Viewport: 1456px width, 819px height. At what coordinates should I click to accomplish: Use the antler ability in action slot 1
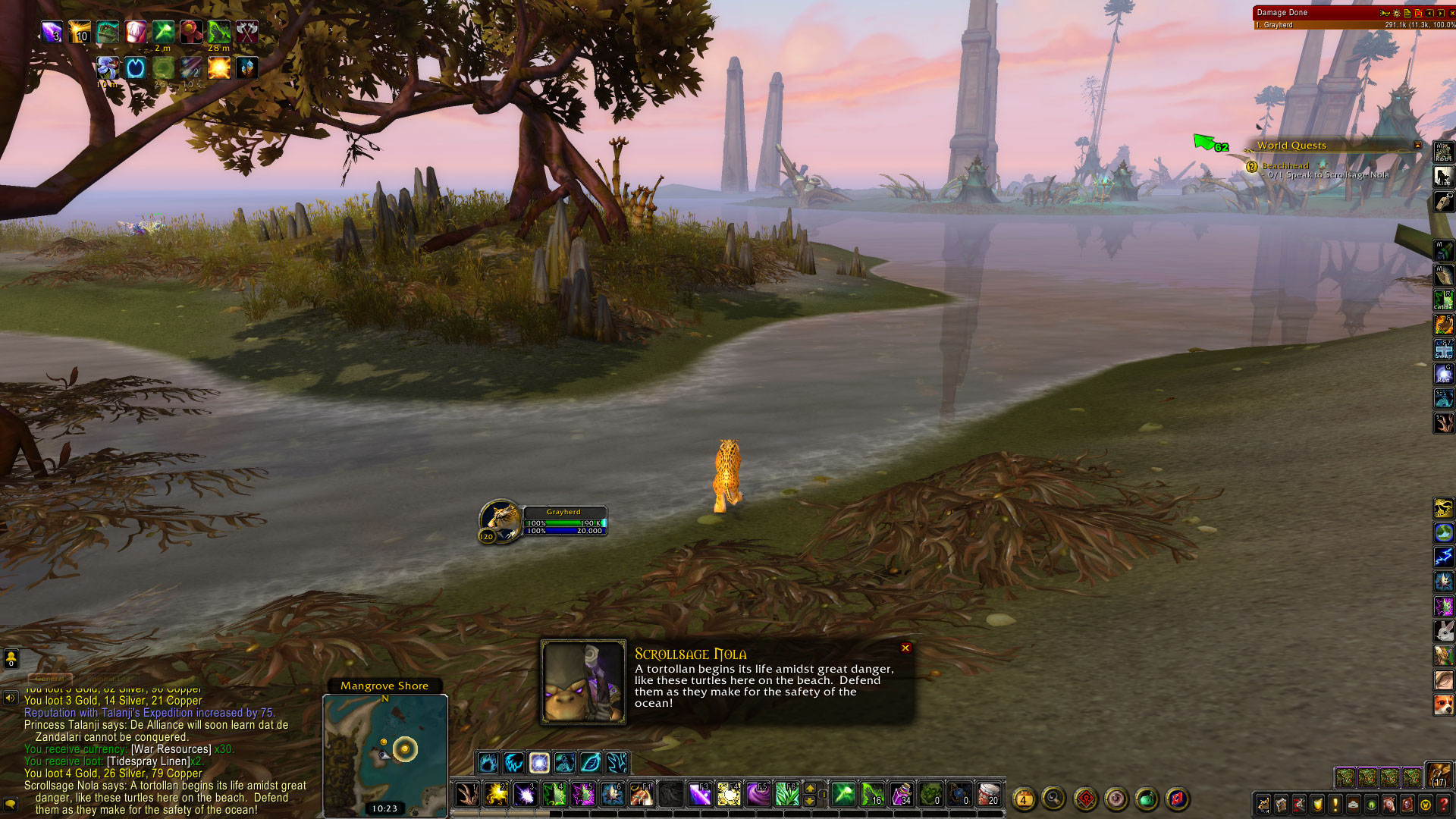pos(467,795)
